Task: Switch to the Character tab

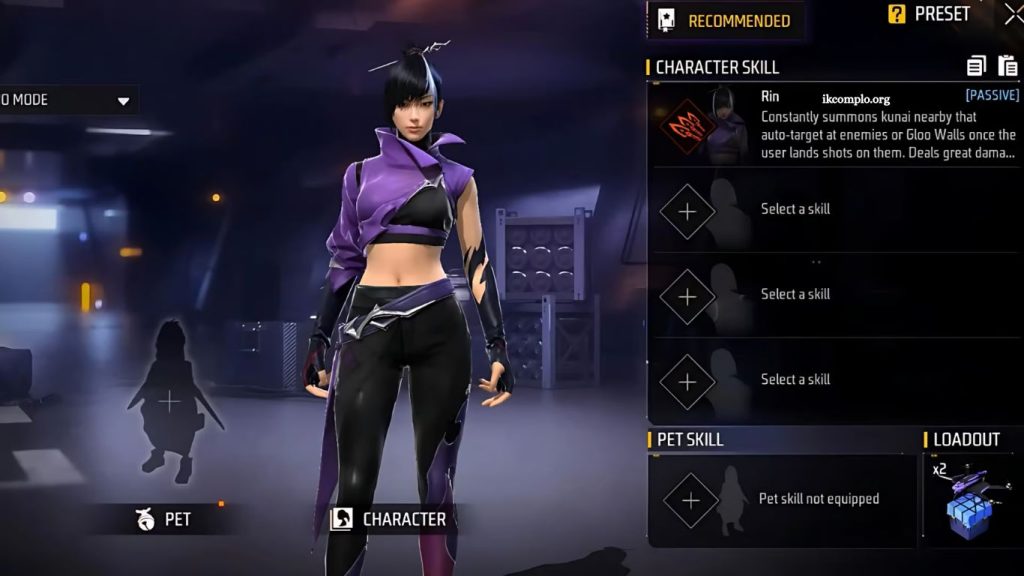Action: click(x=389, y=519)
